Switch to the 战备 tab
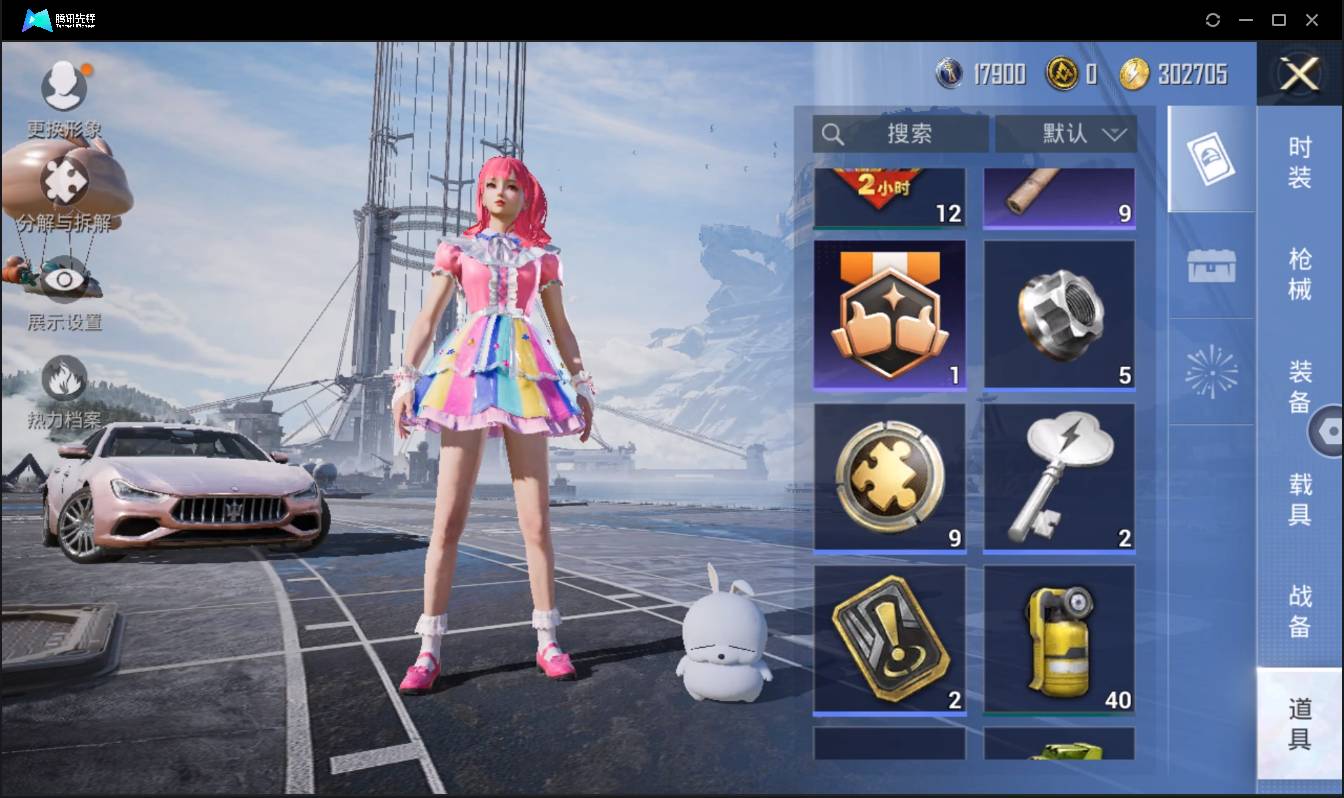 point(1299,611)
